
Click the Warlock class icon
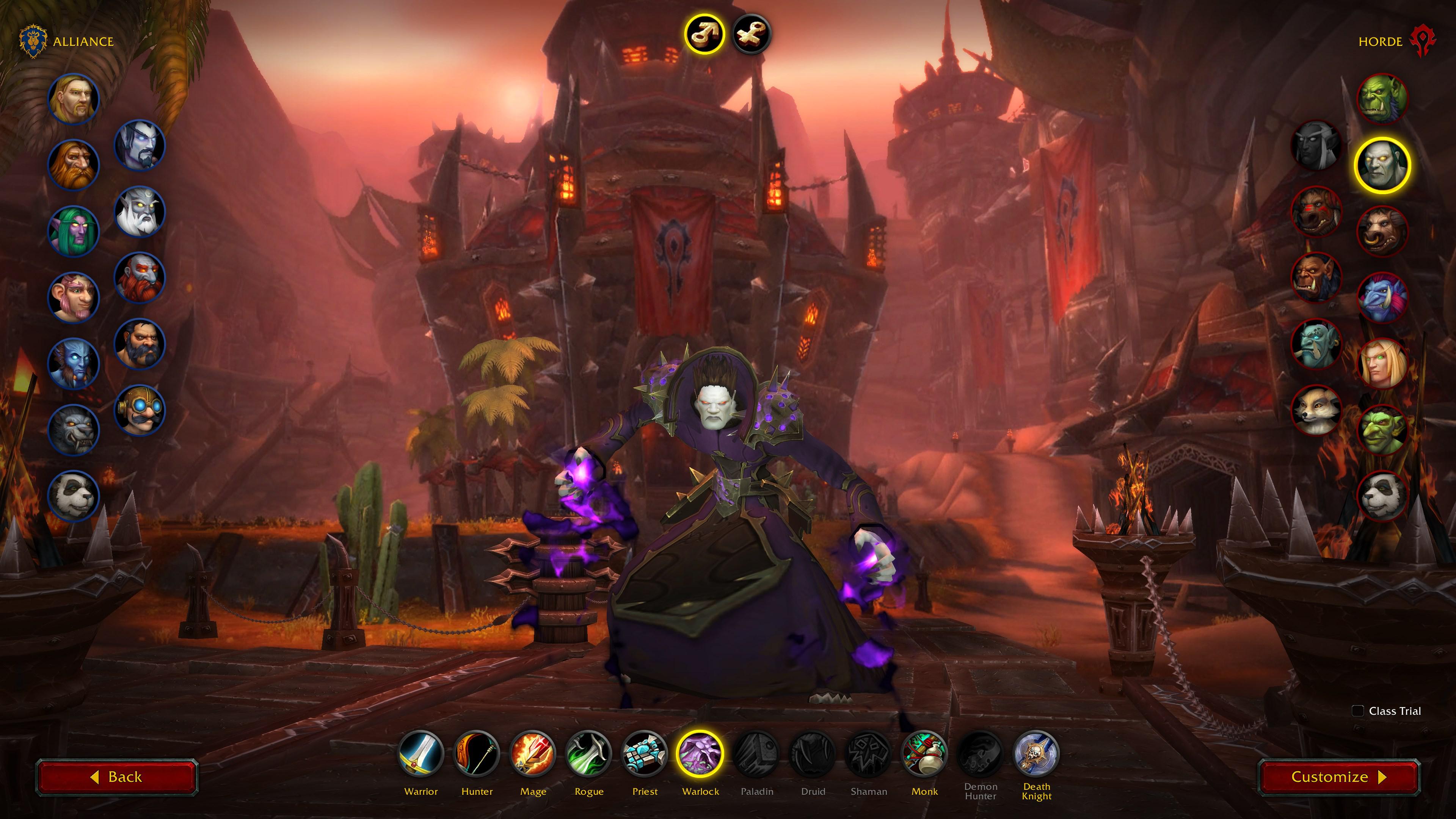(x=700, y=754)
